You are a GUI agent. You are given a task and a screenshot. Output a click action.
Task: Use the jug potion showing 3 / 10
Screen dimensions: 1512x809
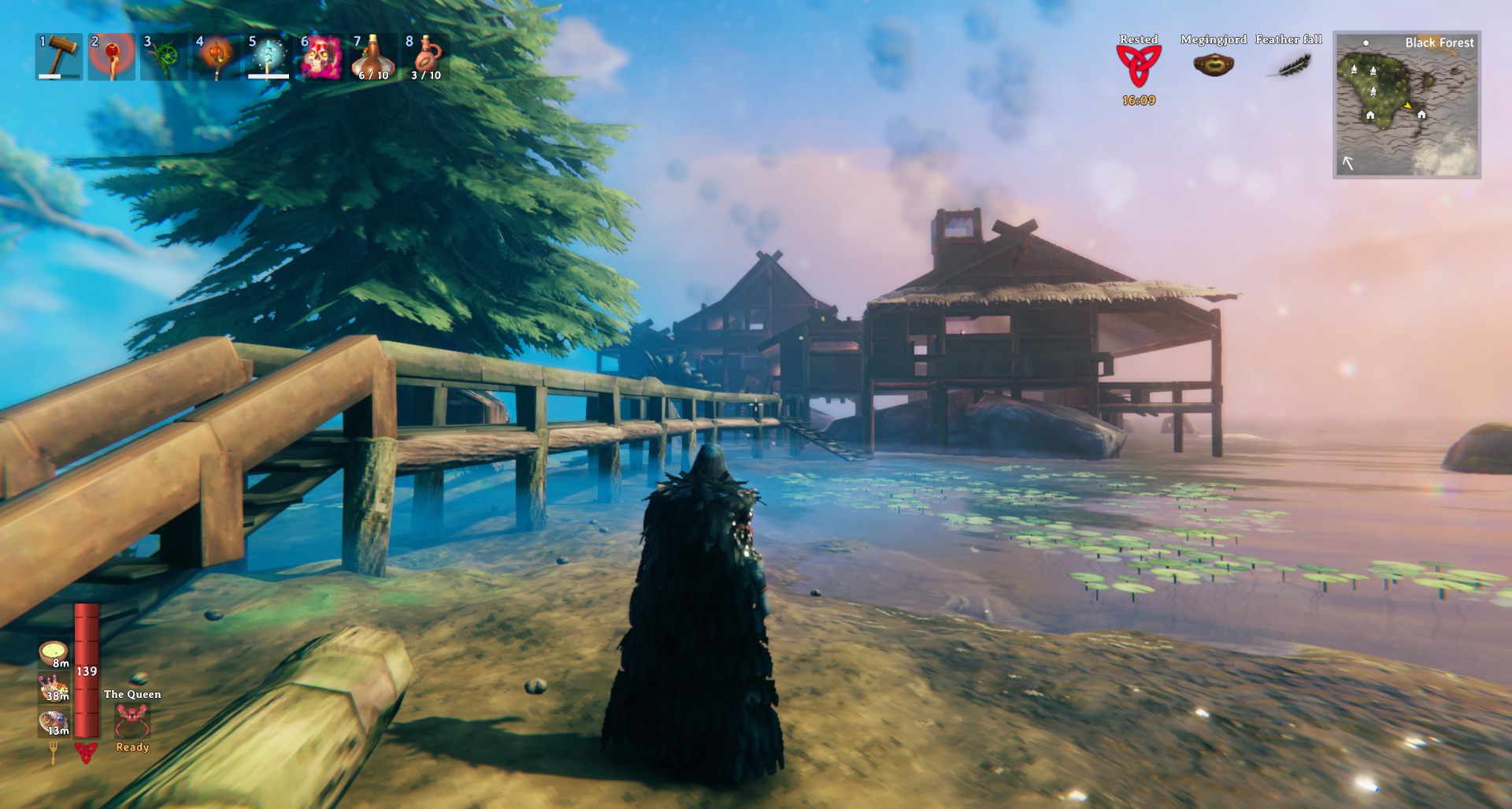pos(425,57)
